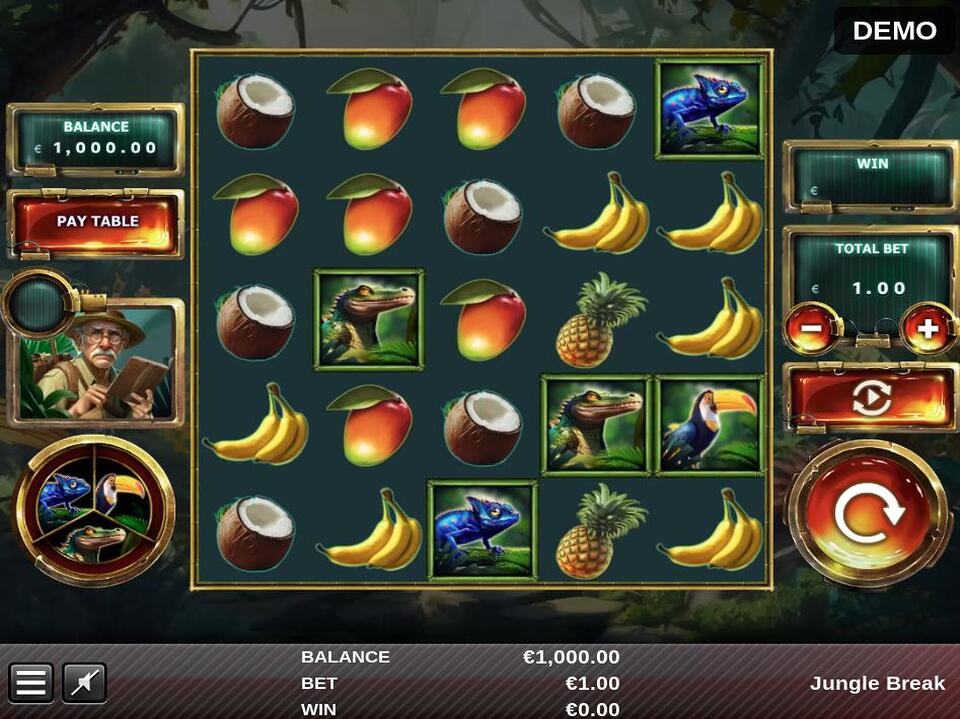This screenshot has width=960, height=719.
Task: Increase total bet with the plus button
Action: pyautogui.click(x=928, y=330)
